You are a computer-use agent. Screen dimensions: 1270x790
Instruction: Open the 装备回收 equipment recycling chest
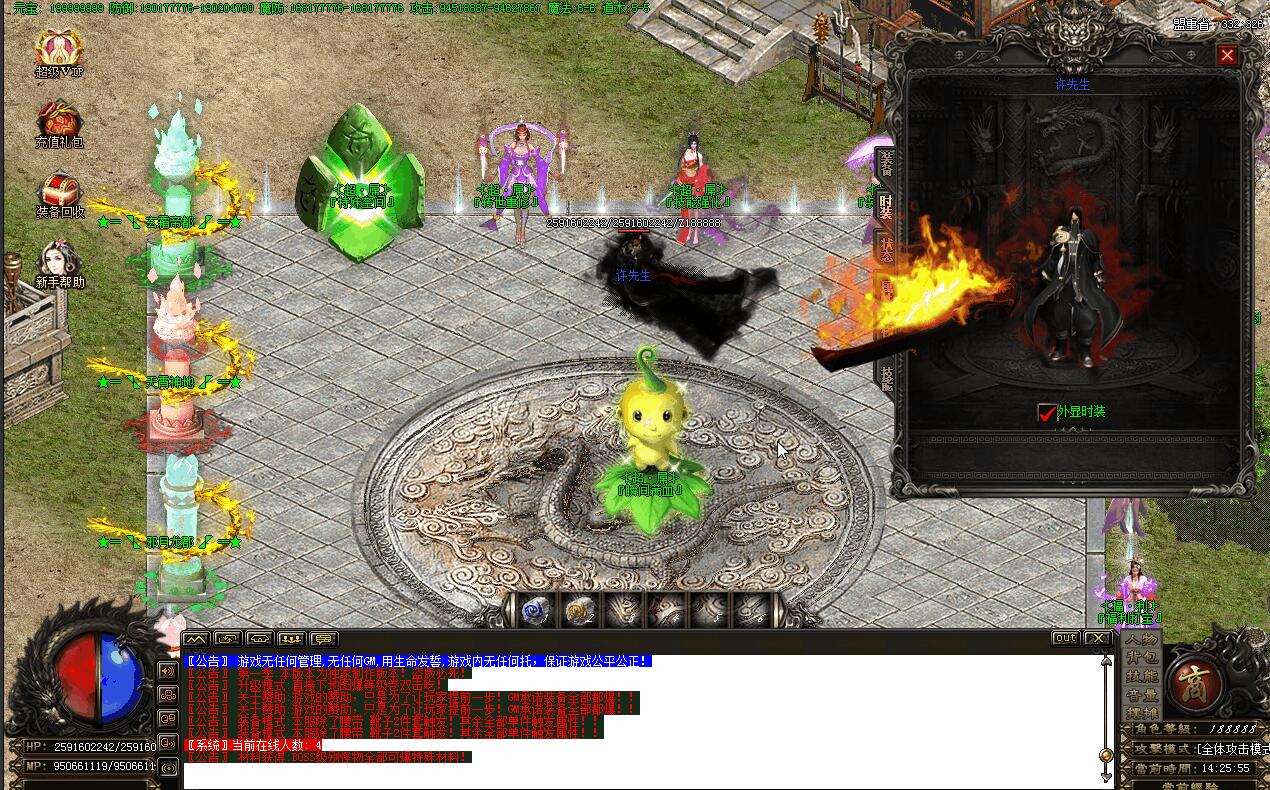59,192
